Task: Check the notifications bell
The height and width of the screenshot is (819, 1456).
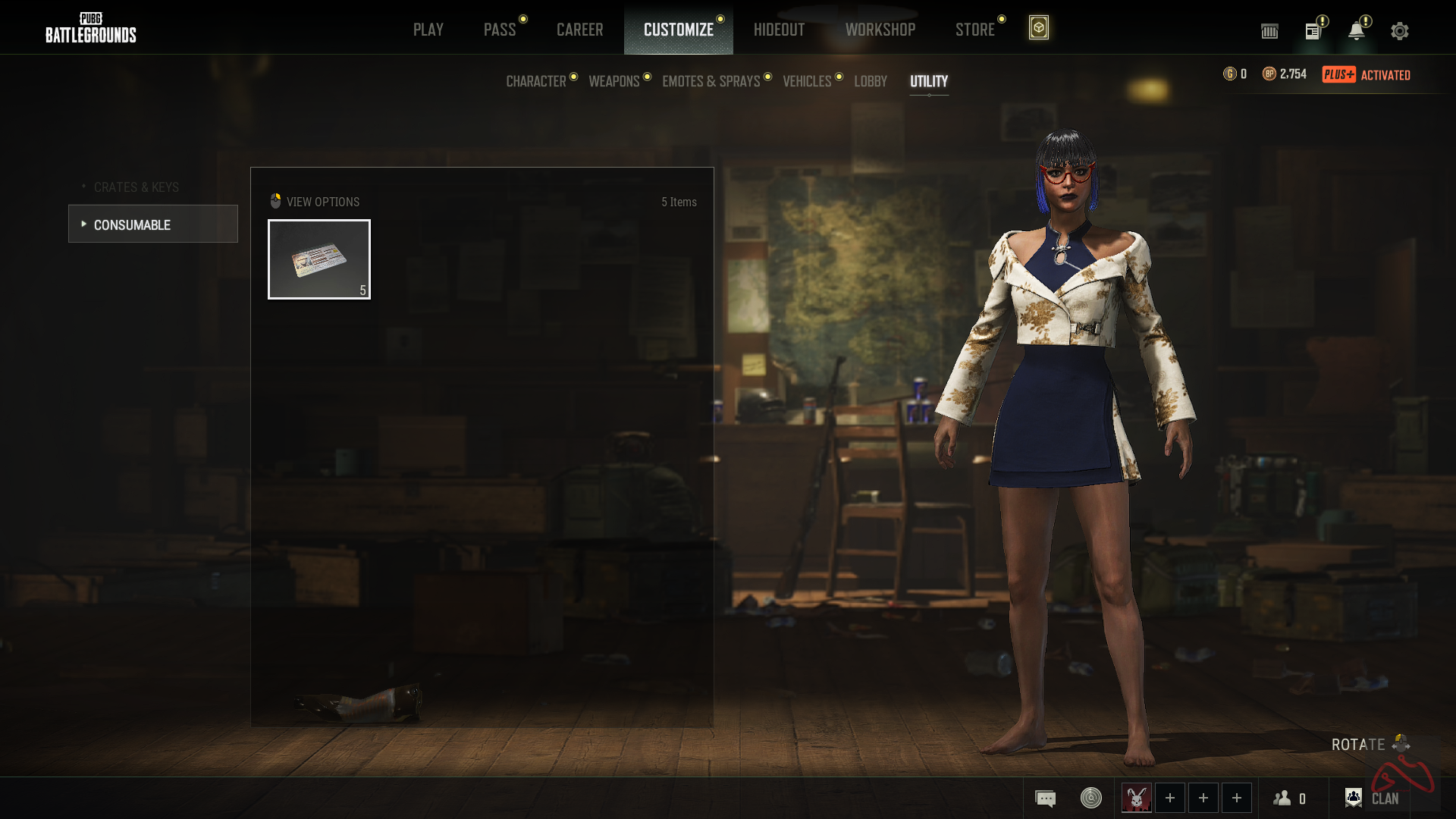Action: pos(1356,31)
